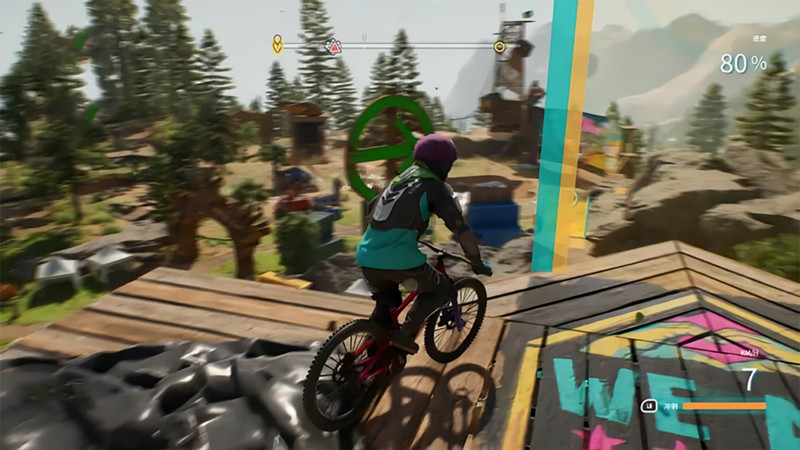Select the red triangle rider position marker
Image resolution: width=800 pixels, height=450 pixels.
pyautogui.click(x=334, y=46)
